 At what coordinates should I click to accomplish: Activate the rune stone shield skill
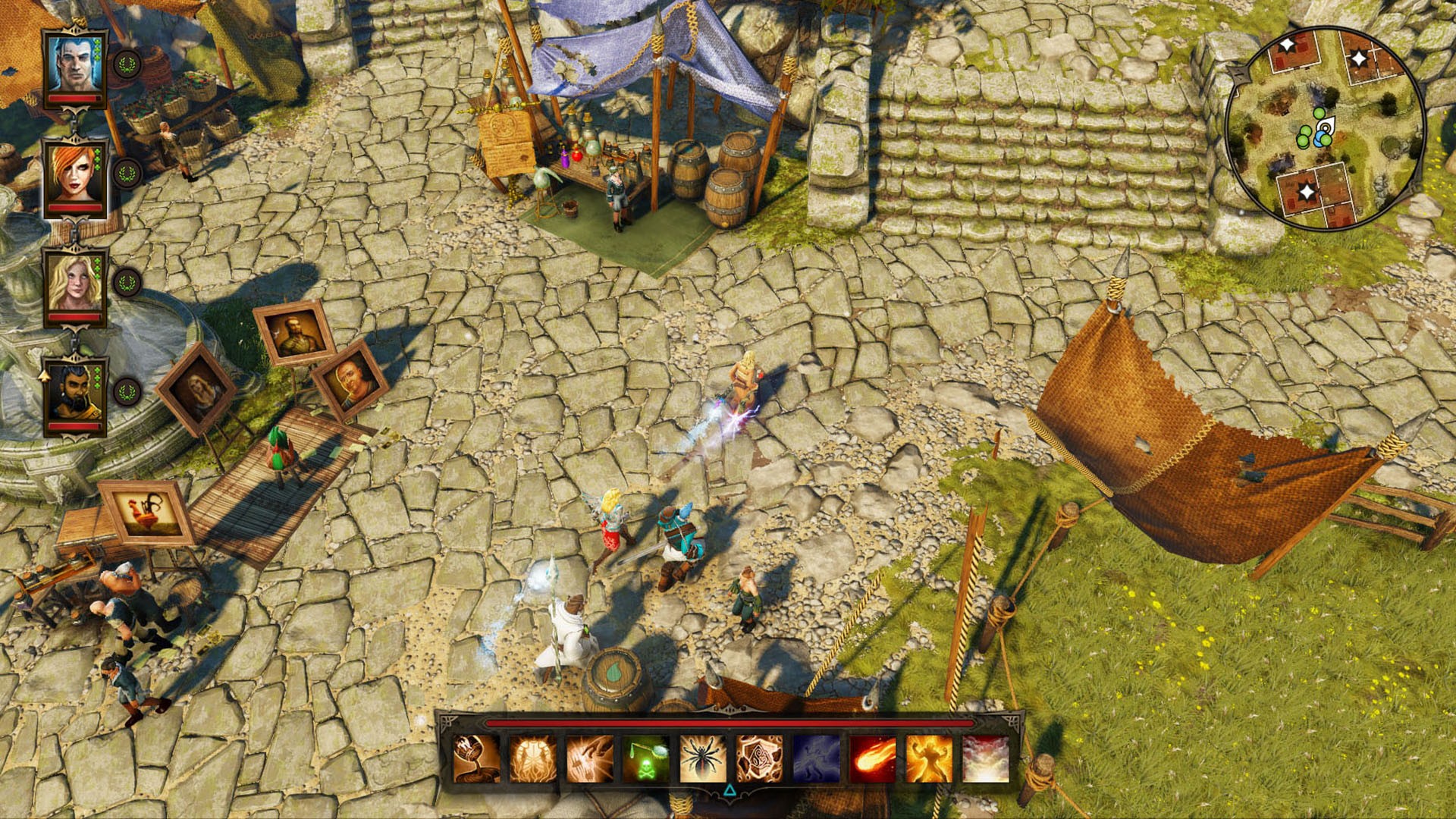point(759,758)
